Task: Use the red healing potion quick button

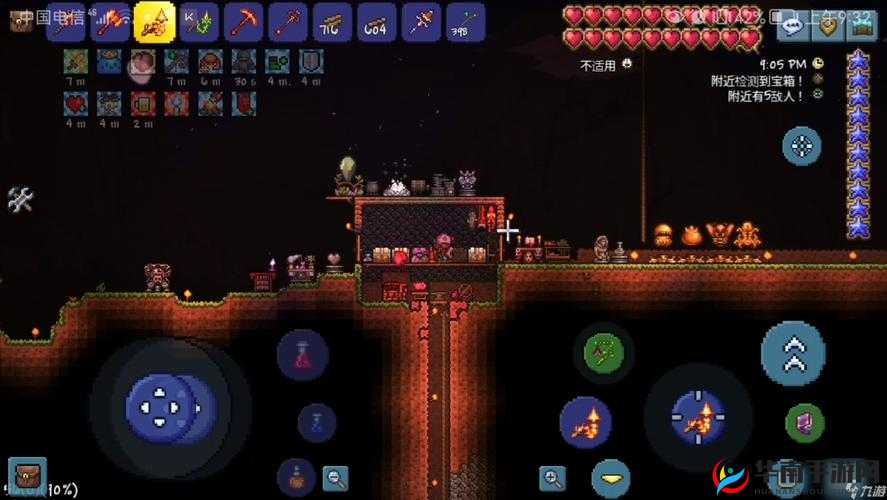Action: (x=302, y=354)
